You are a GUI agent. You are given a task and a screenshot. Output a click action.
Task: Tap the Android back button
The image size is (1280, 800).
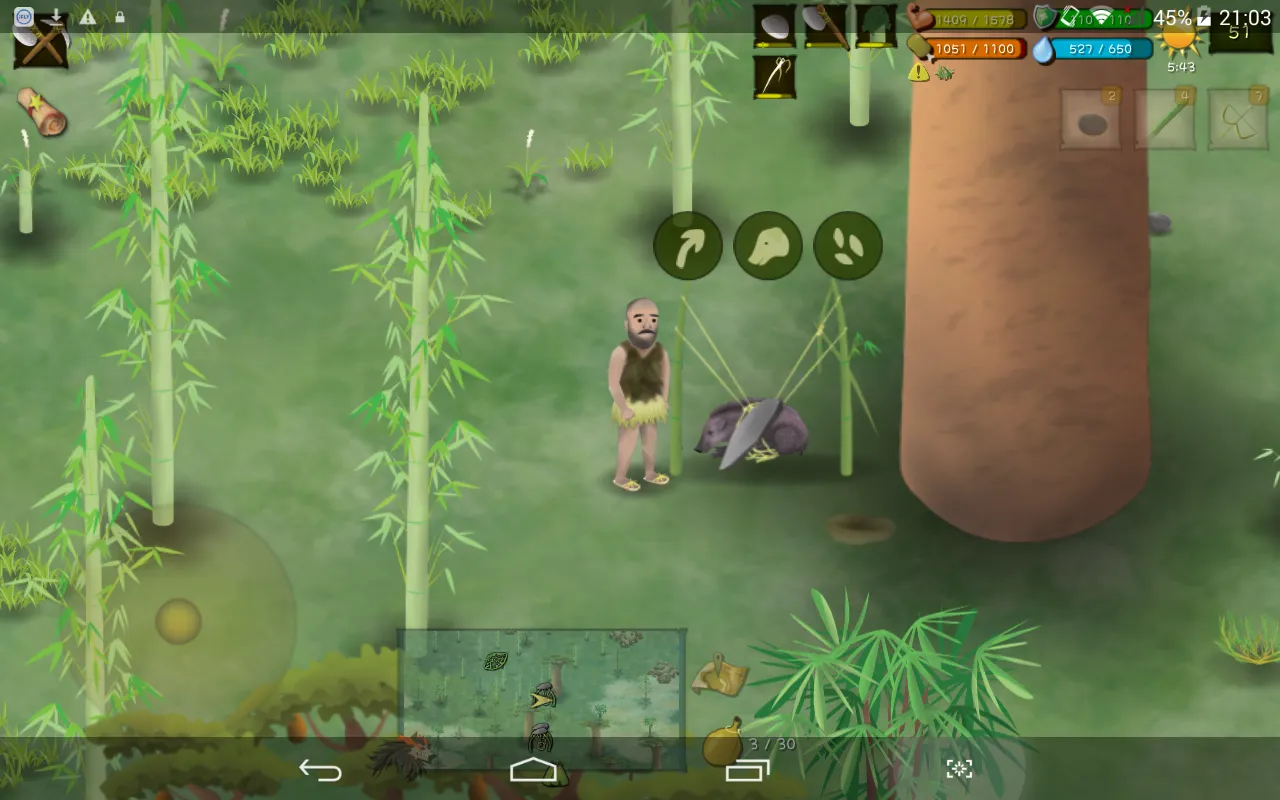(320, 769)
